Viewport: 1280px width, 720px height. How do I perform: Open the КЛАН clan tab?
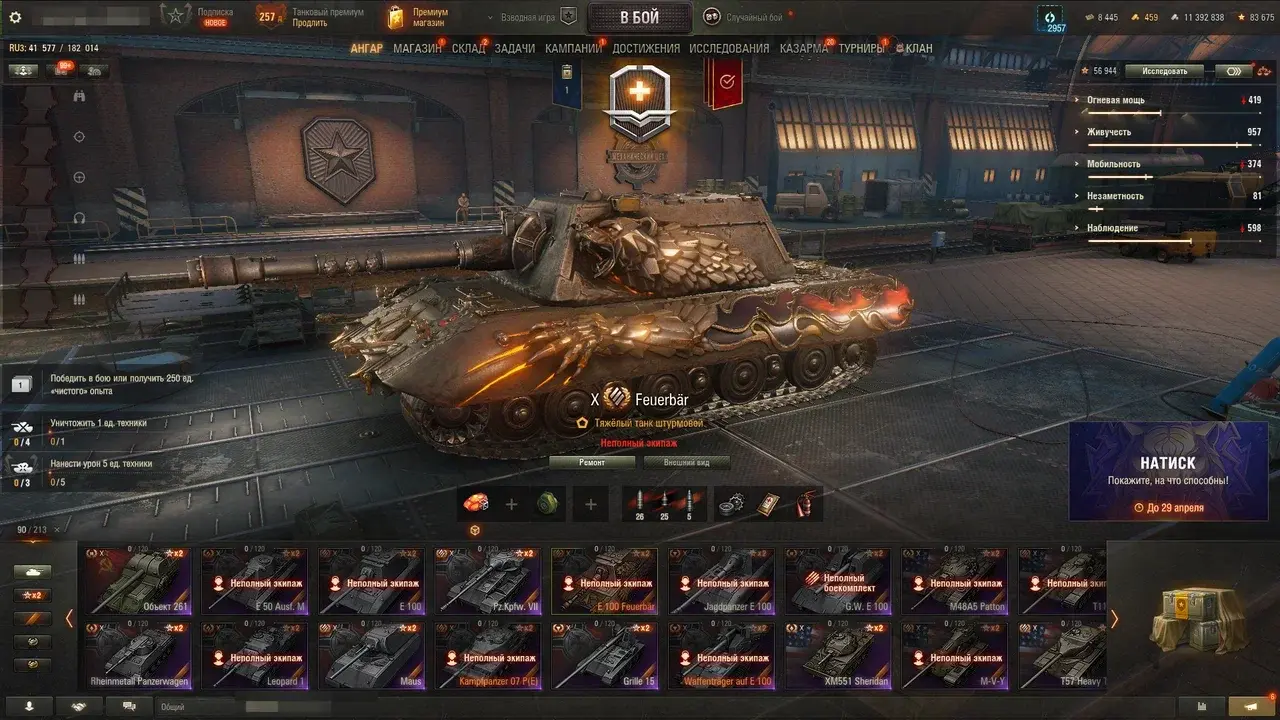click(918, 48)
